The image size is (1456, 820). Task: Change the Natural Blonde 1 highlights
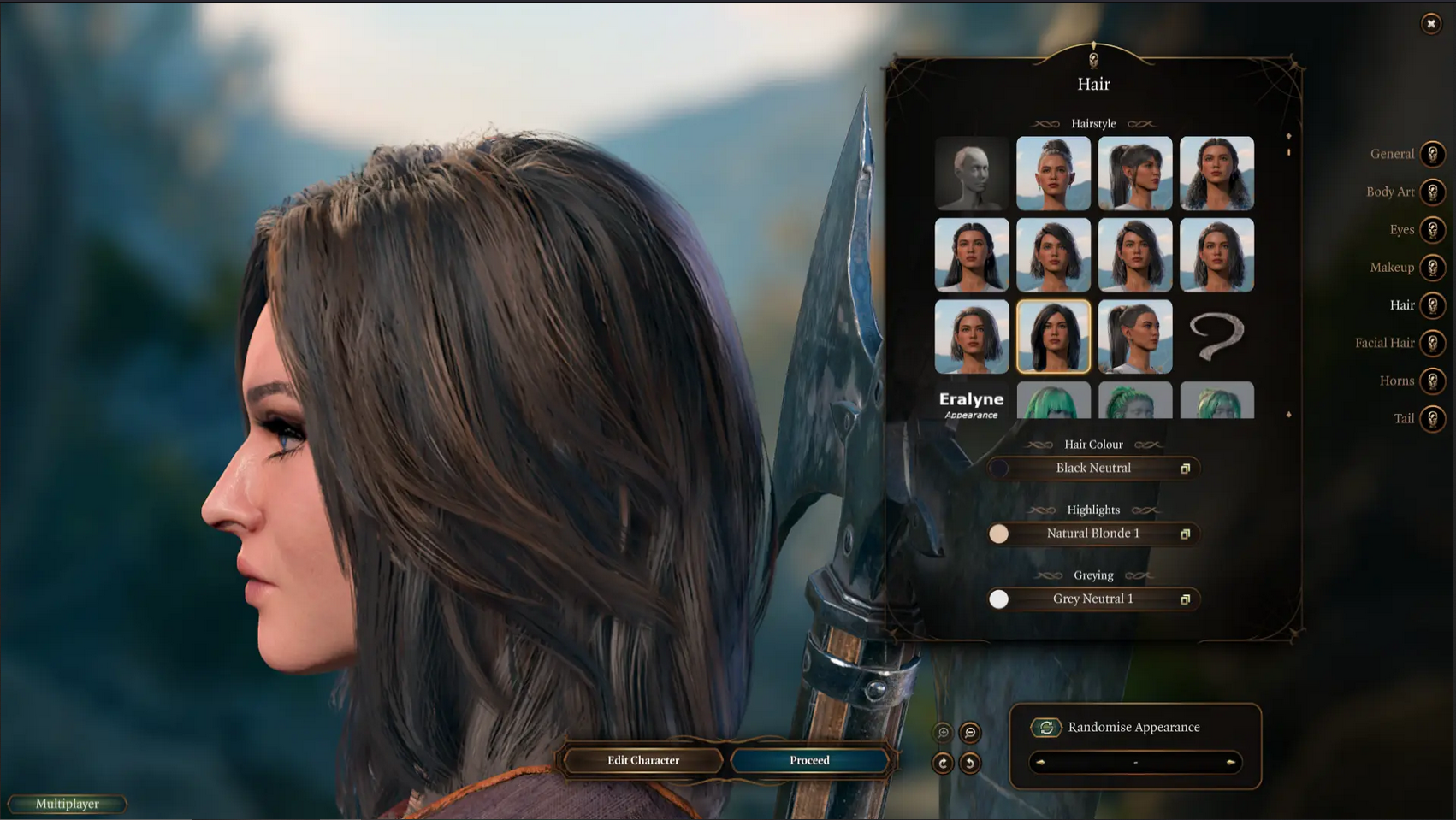click(x=1093, y=534)
